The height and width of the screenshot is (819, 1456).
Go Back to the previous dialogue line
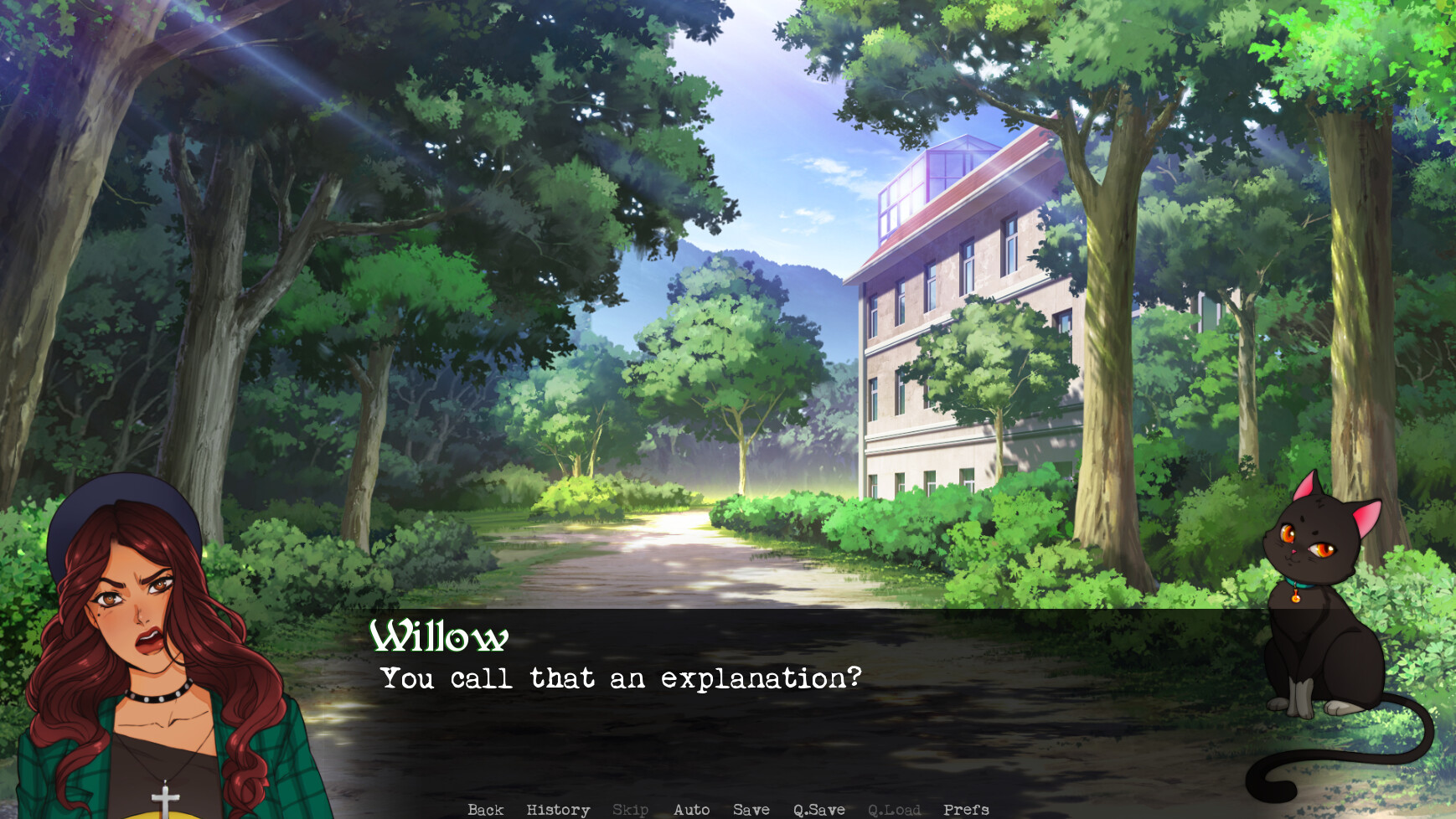click(485, 809)
